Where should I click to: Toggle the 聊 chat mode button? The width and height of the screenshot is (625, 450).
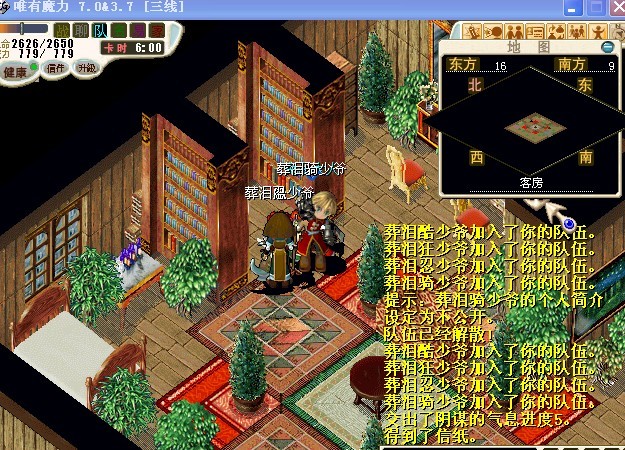[81, 30]
